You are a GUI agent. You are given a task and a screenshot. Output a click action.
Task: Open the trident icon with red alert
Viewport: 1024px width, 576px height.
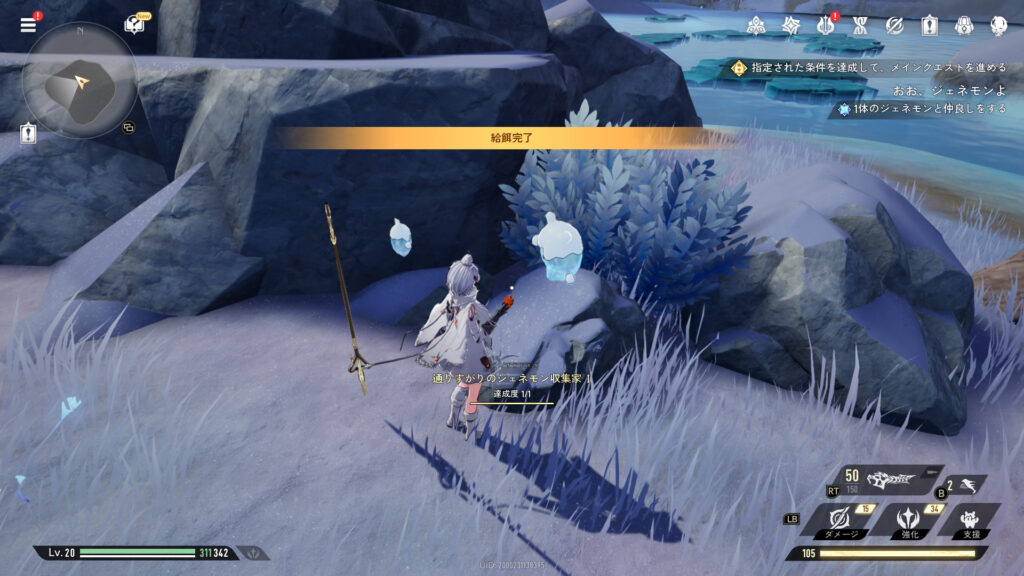pyautogui.click(x=825, y=26)
